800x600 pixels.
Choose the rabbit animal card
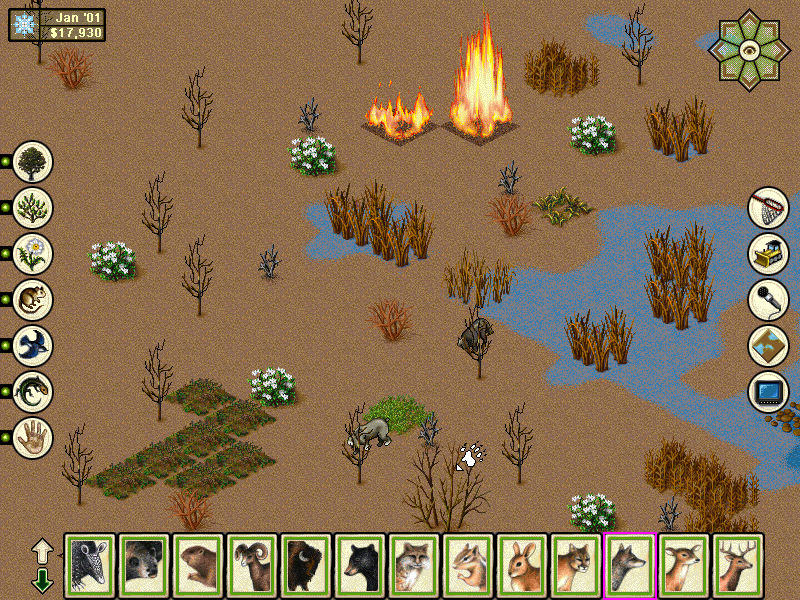521,566
